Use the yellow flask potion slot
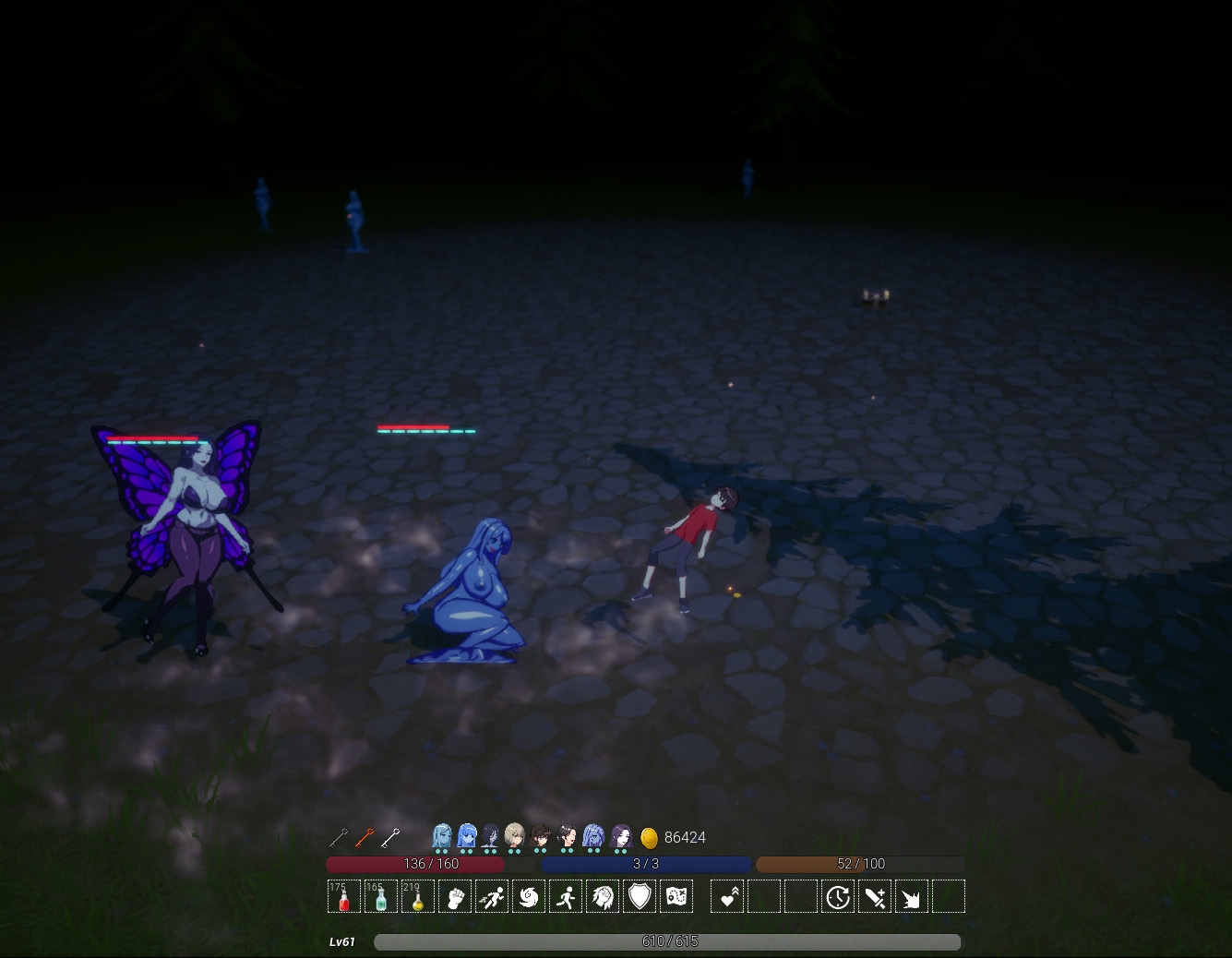Screen dimensions: 1232x958 click(417, 897)
